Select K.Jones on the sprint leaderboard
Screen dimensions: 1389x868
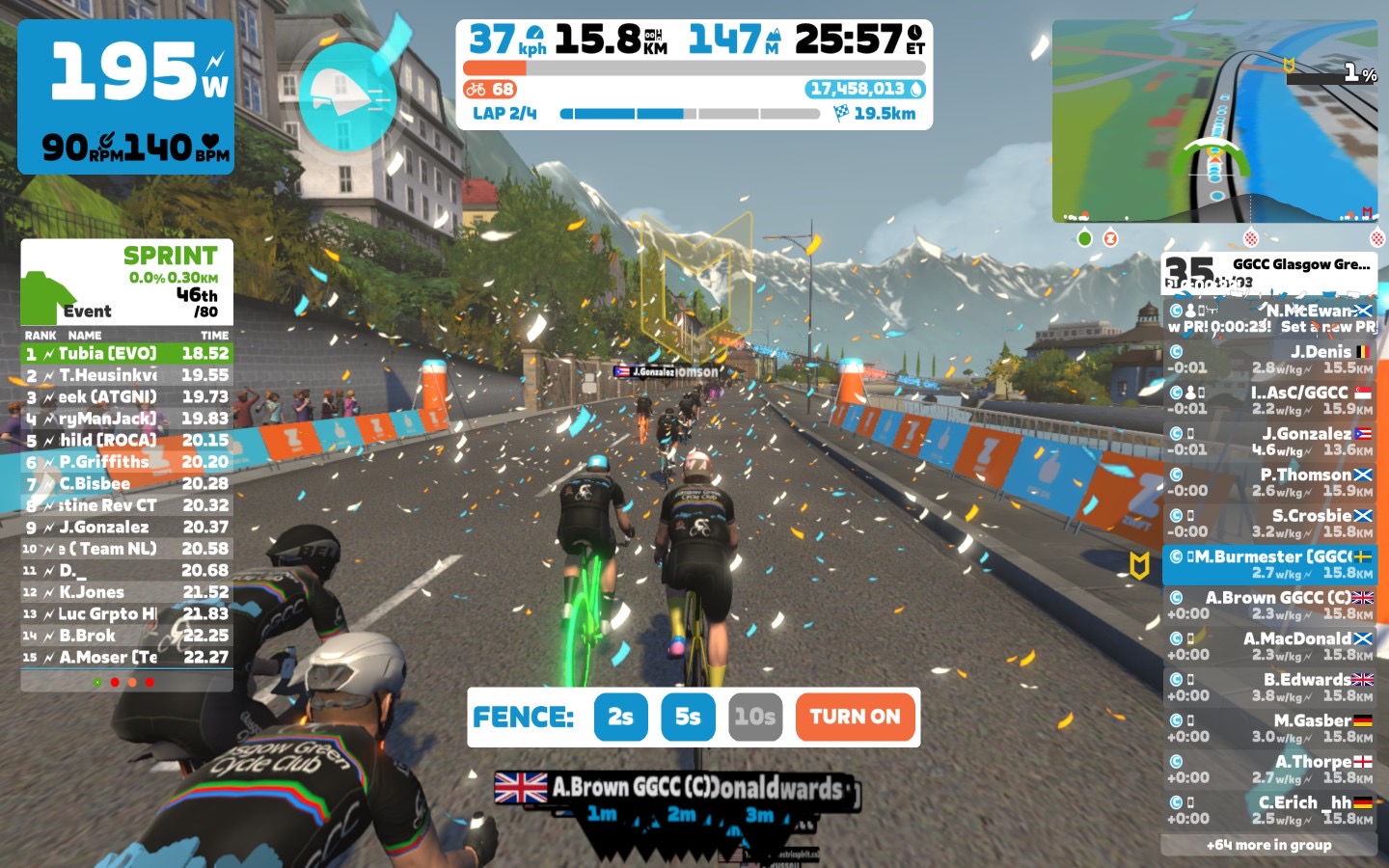[127, 592]
